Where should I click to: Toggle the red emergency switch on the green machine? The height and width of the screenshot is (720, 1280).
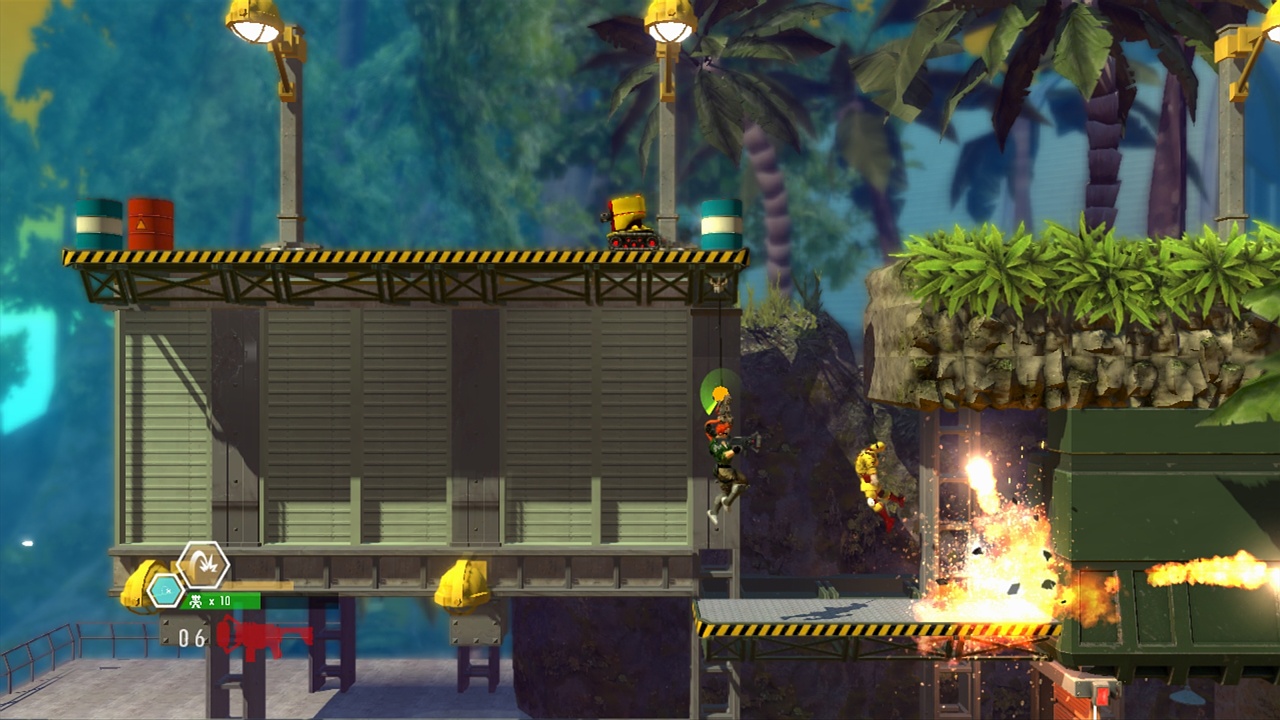click(1102, 695)
